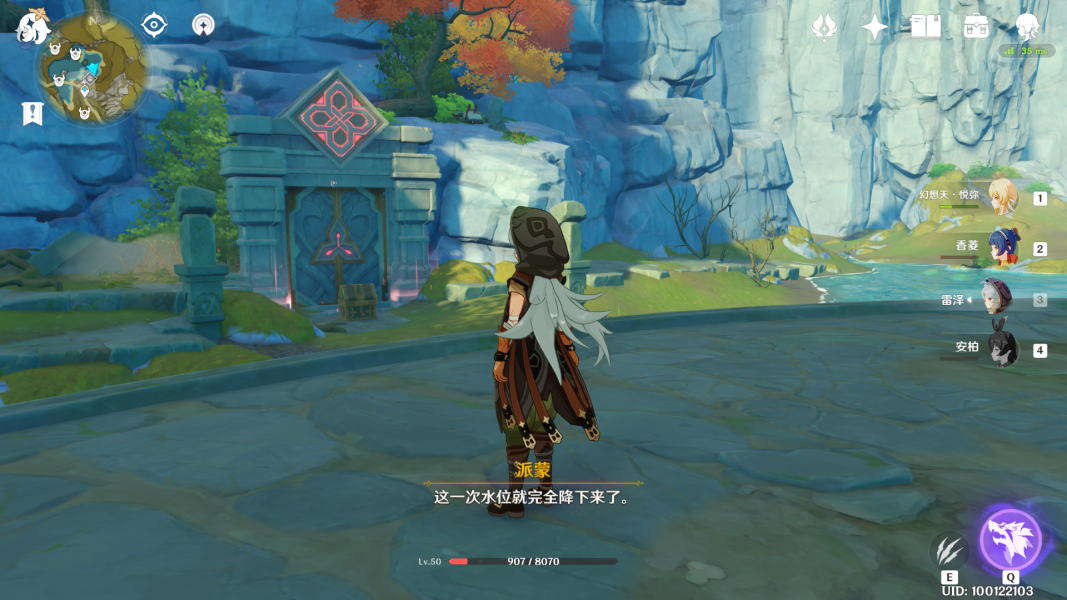Screen dimensions: 1067x600
Task: Open the Paimon menu
Action: 32,27
